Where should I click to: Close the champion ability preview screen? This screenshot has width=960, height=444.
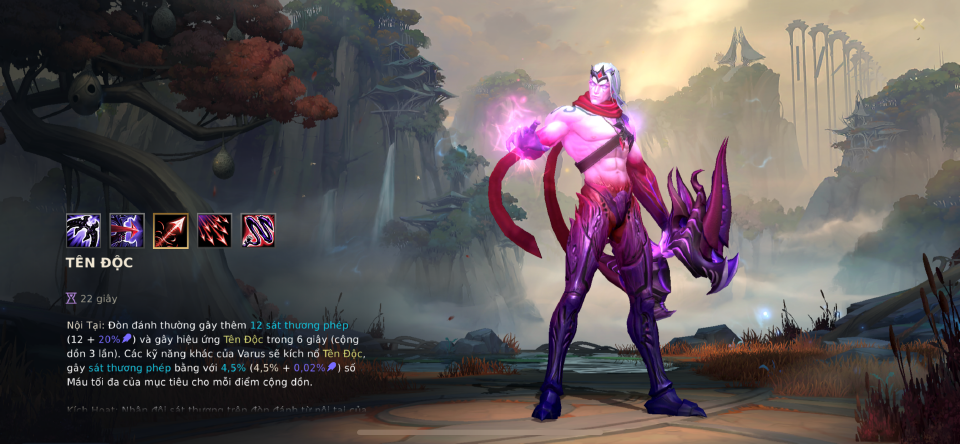pos(919,23)
